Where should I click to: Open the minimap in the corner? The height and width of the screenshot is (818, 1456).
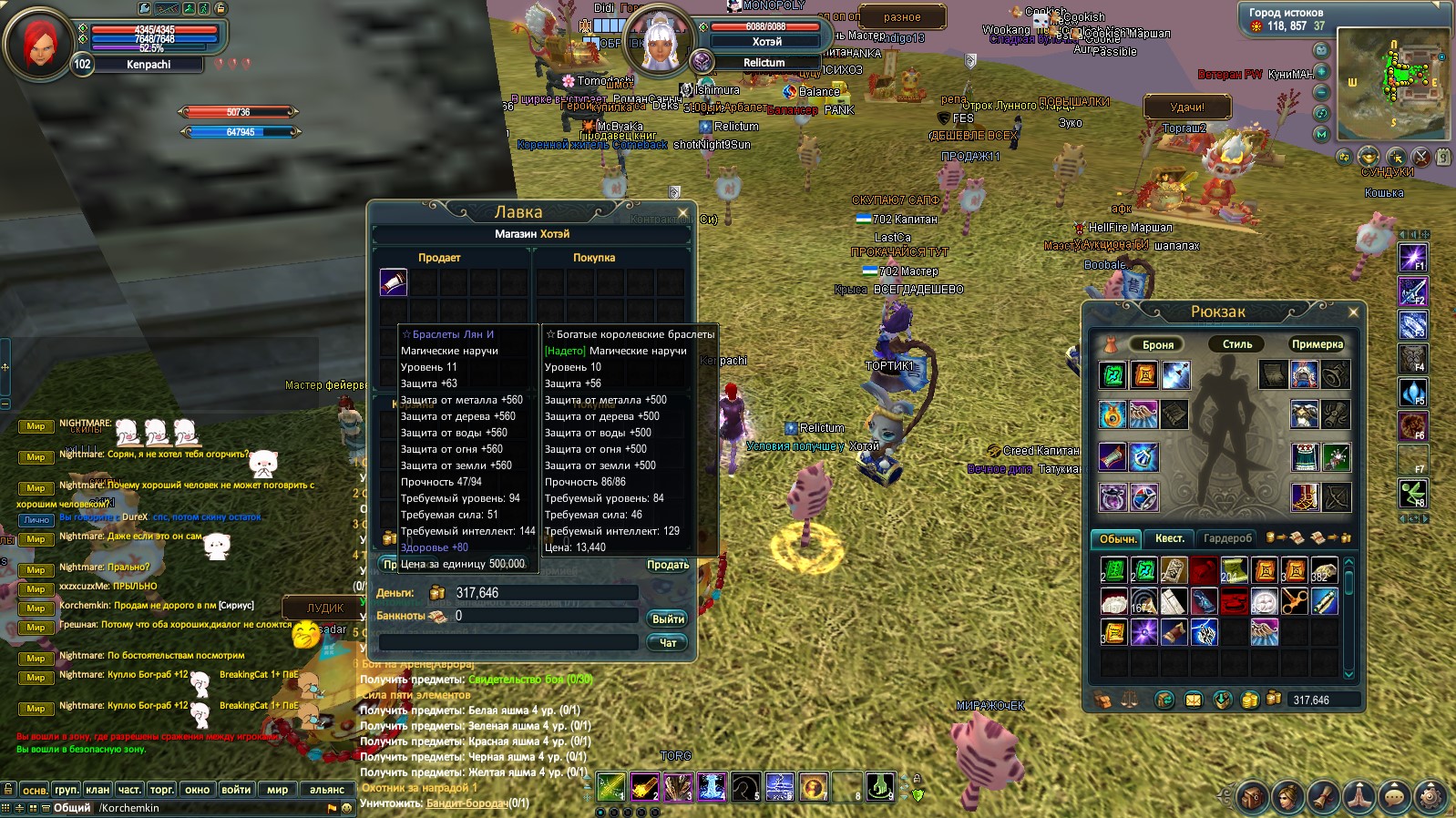tap(1392, 84)
